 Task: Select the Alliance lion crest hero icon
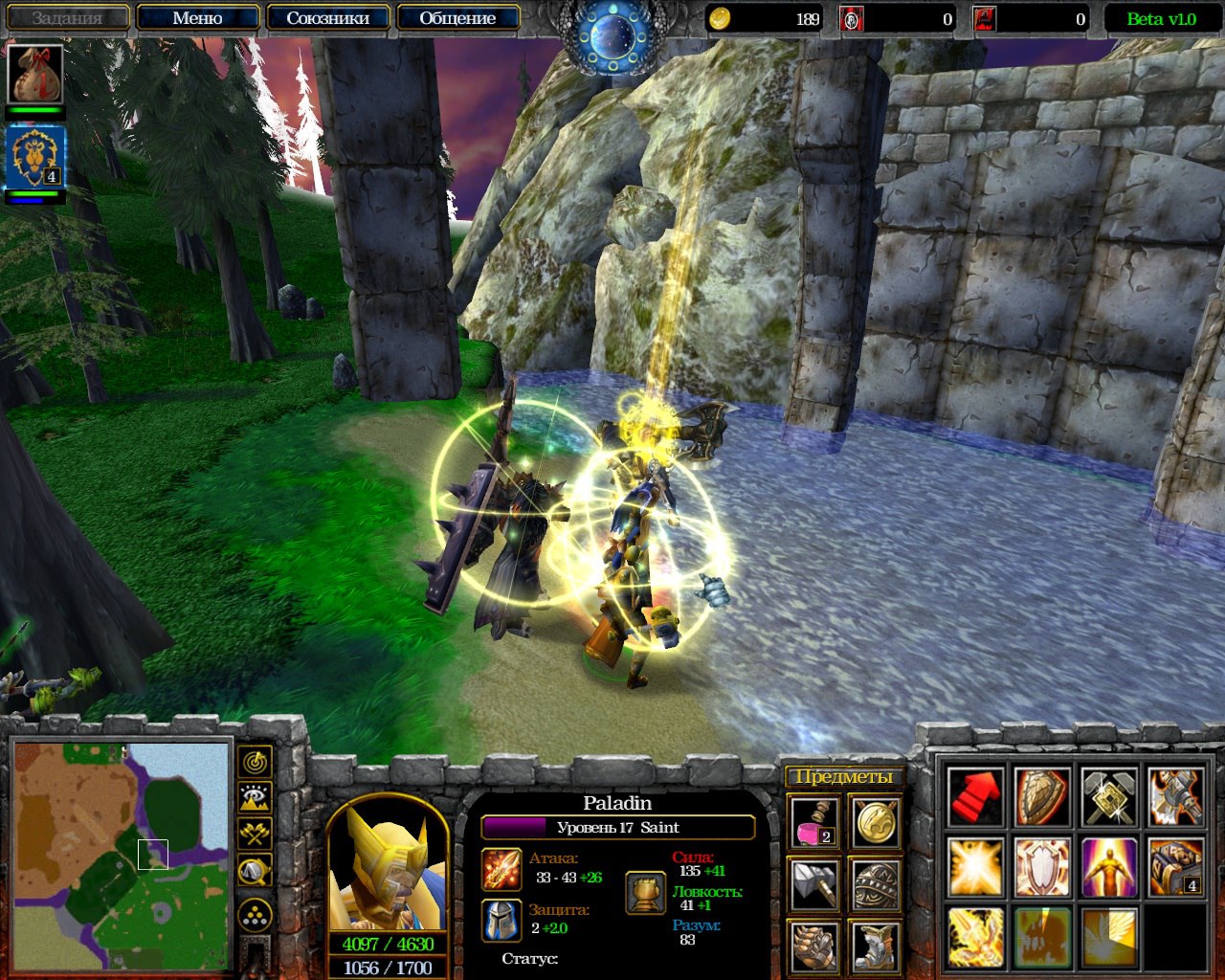point(36,158)
